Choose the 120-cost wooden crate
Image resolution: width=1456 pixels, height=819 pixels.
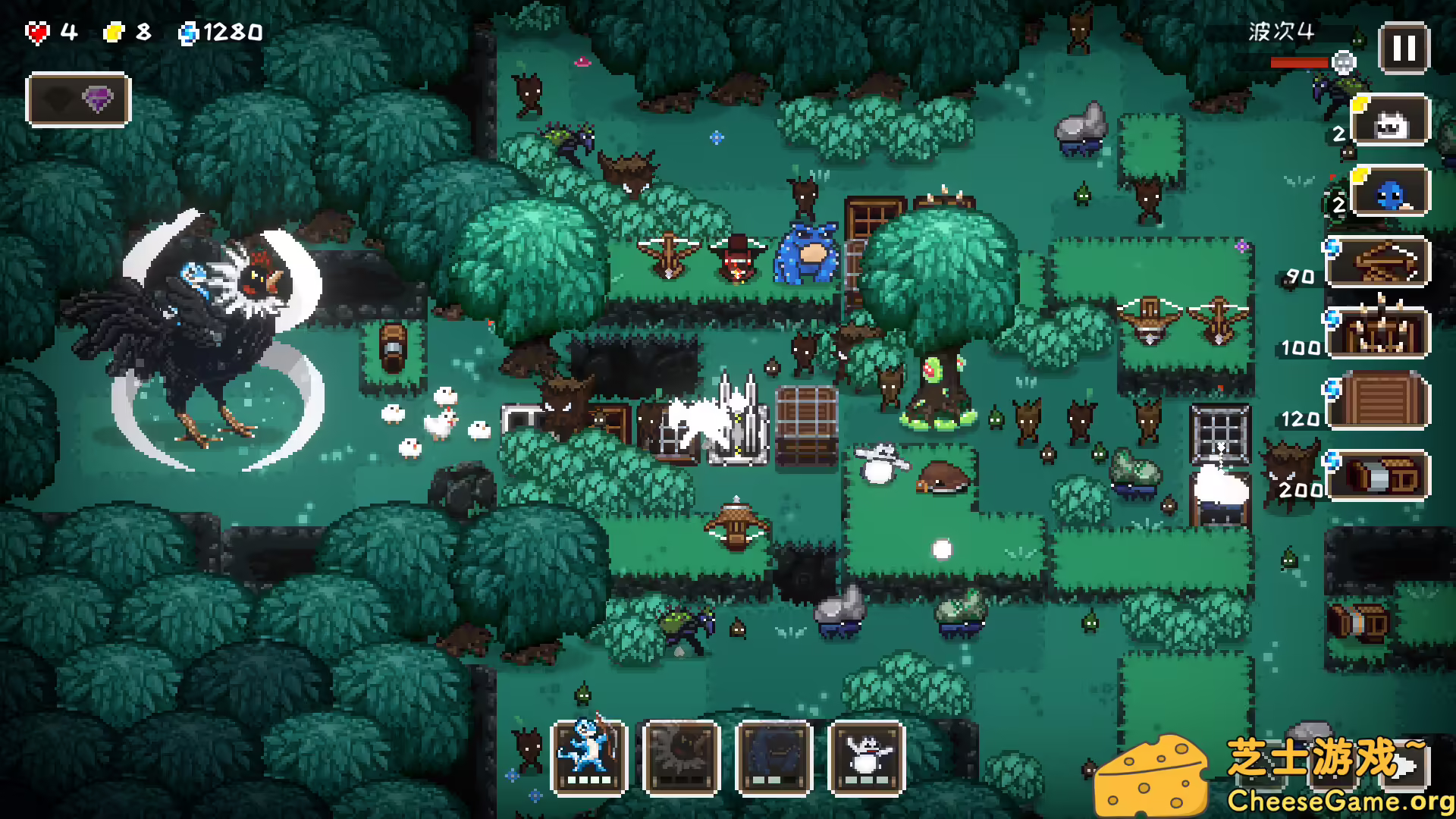point(1379,402)
